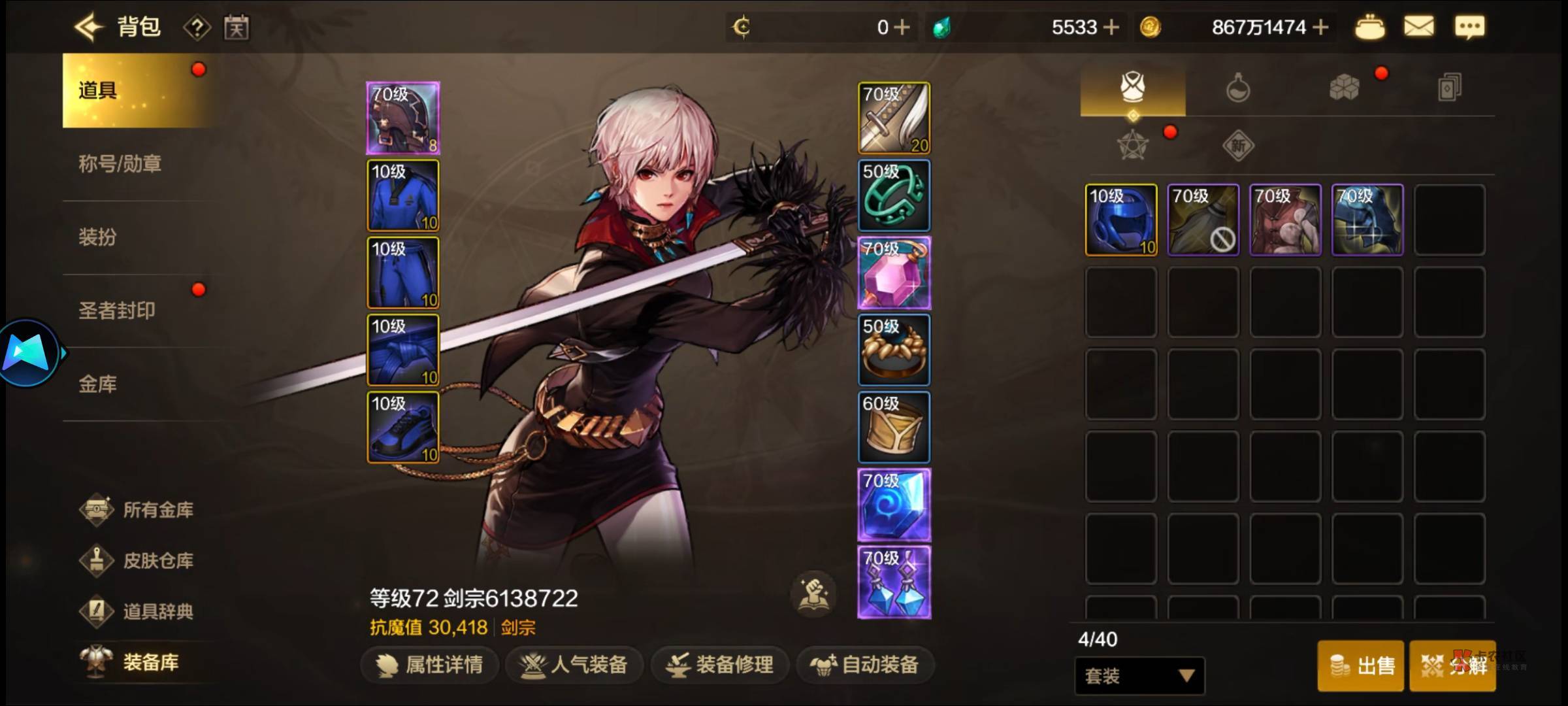1568x706 pixels.
Task: Go back using the arrow beside 背包
Action: [89, 27]
